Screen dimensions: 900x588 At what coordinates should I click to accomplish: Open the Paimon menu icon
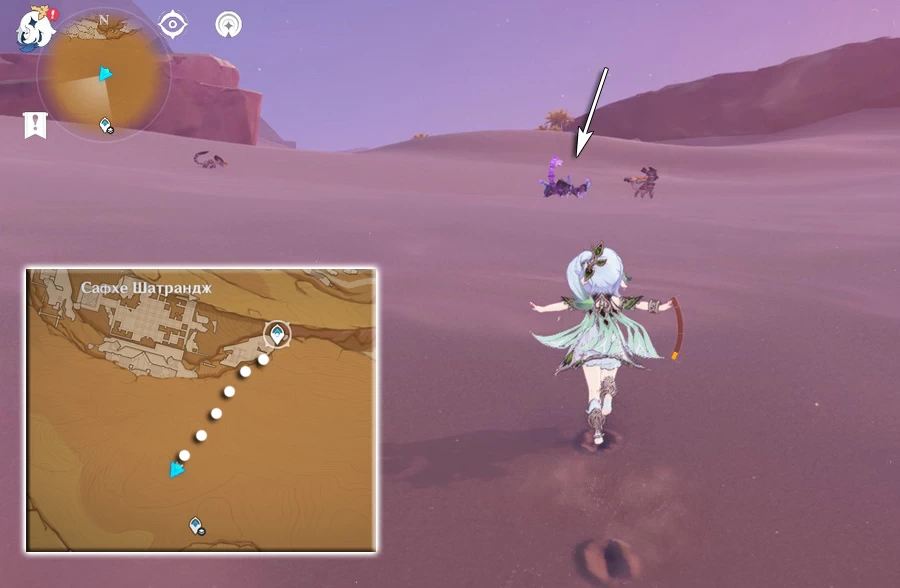pos(33,28)
